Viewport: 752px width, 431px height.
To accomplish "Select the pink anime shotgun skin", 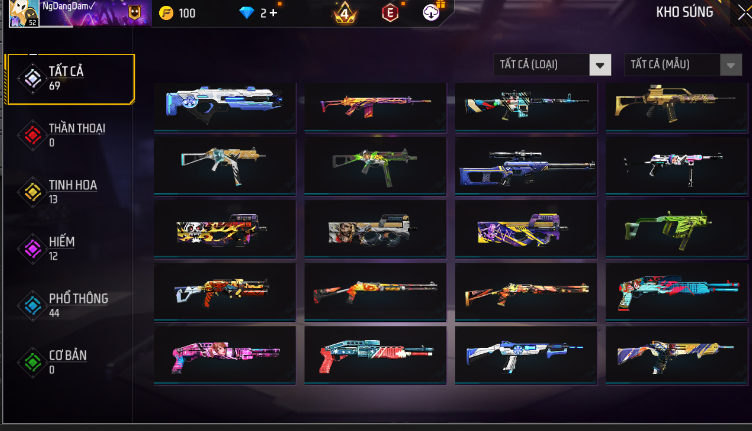I will click(224, 353).
